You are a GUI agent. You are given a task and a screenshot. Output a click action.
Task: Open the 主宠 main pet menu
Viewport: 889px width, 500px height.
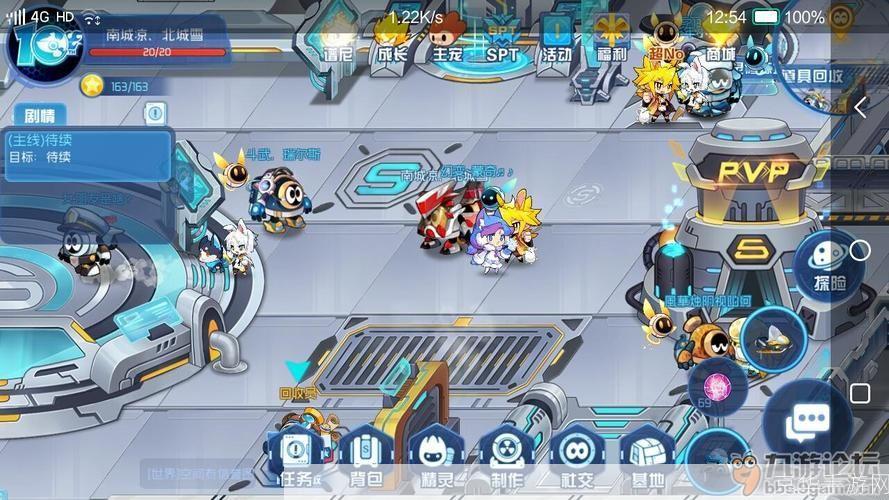(446, 38)
